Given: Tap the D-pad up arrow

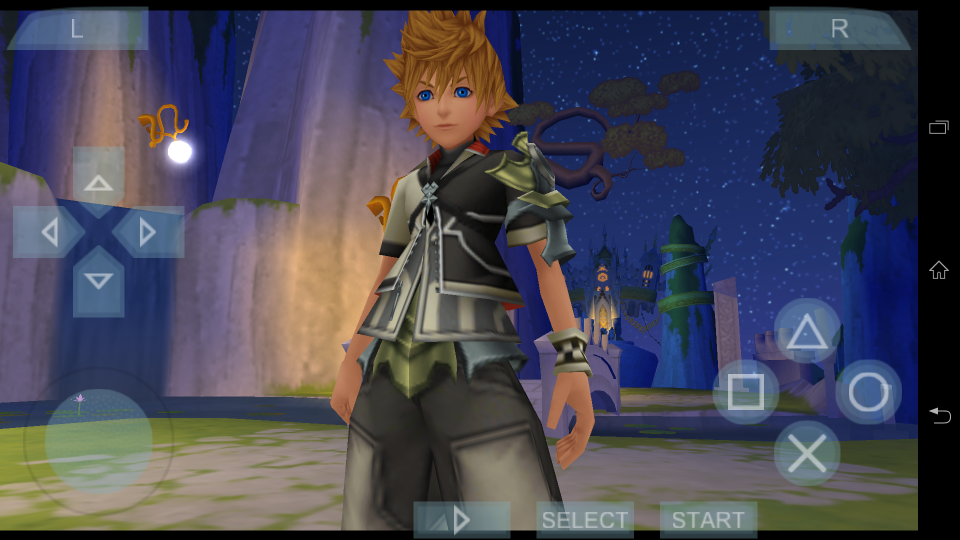Looking at the screenshot, I should point(98,181).
